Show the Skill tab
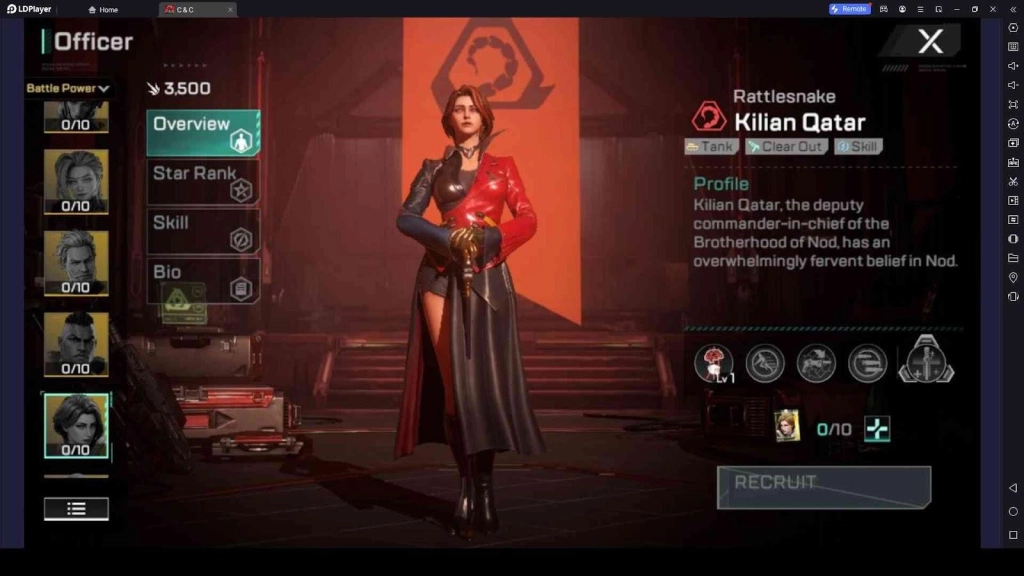 click(203, 231)
